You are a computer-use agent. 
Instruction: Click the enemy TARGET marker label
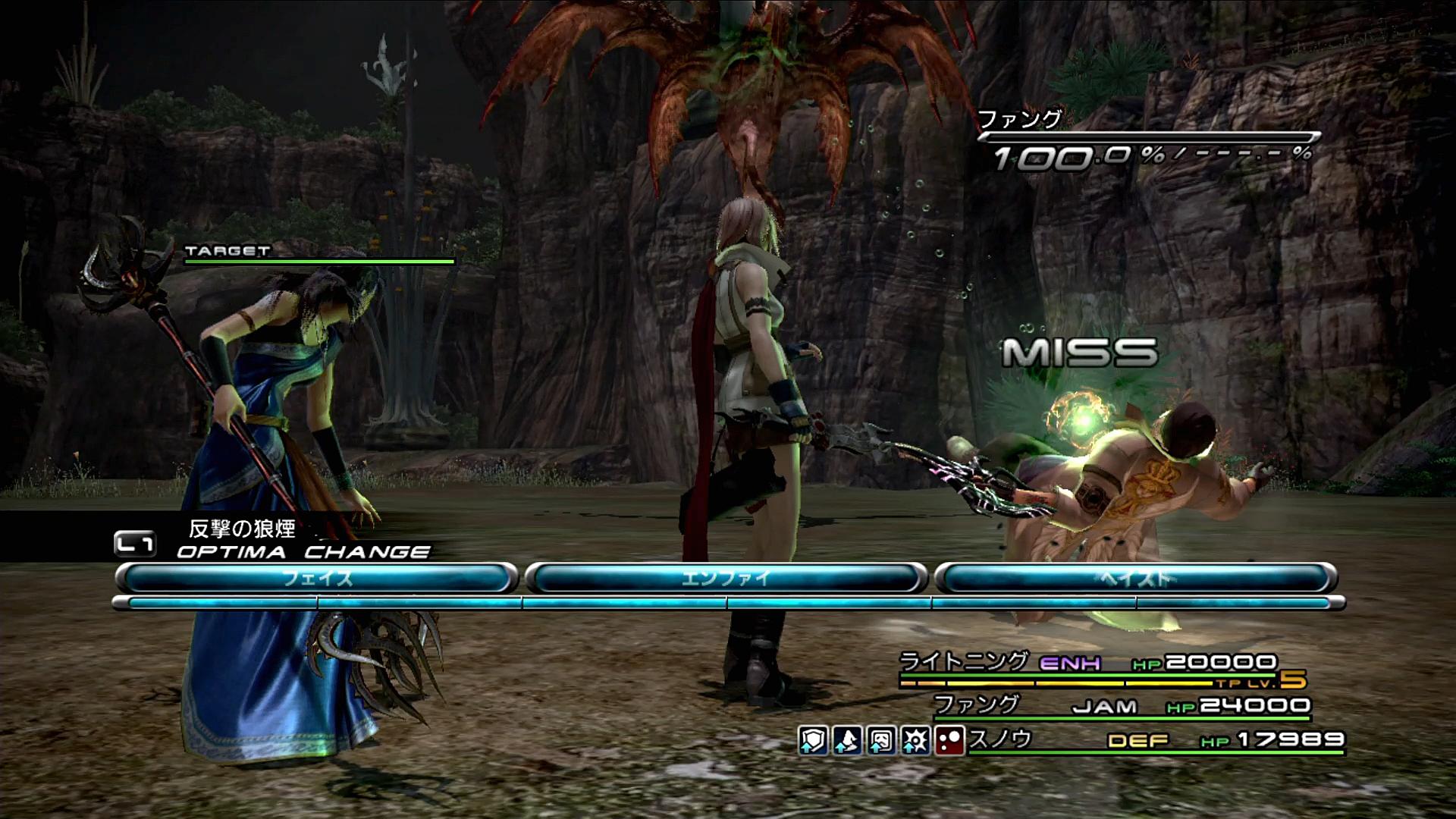coord(227,251)
